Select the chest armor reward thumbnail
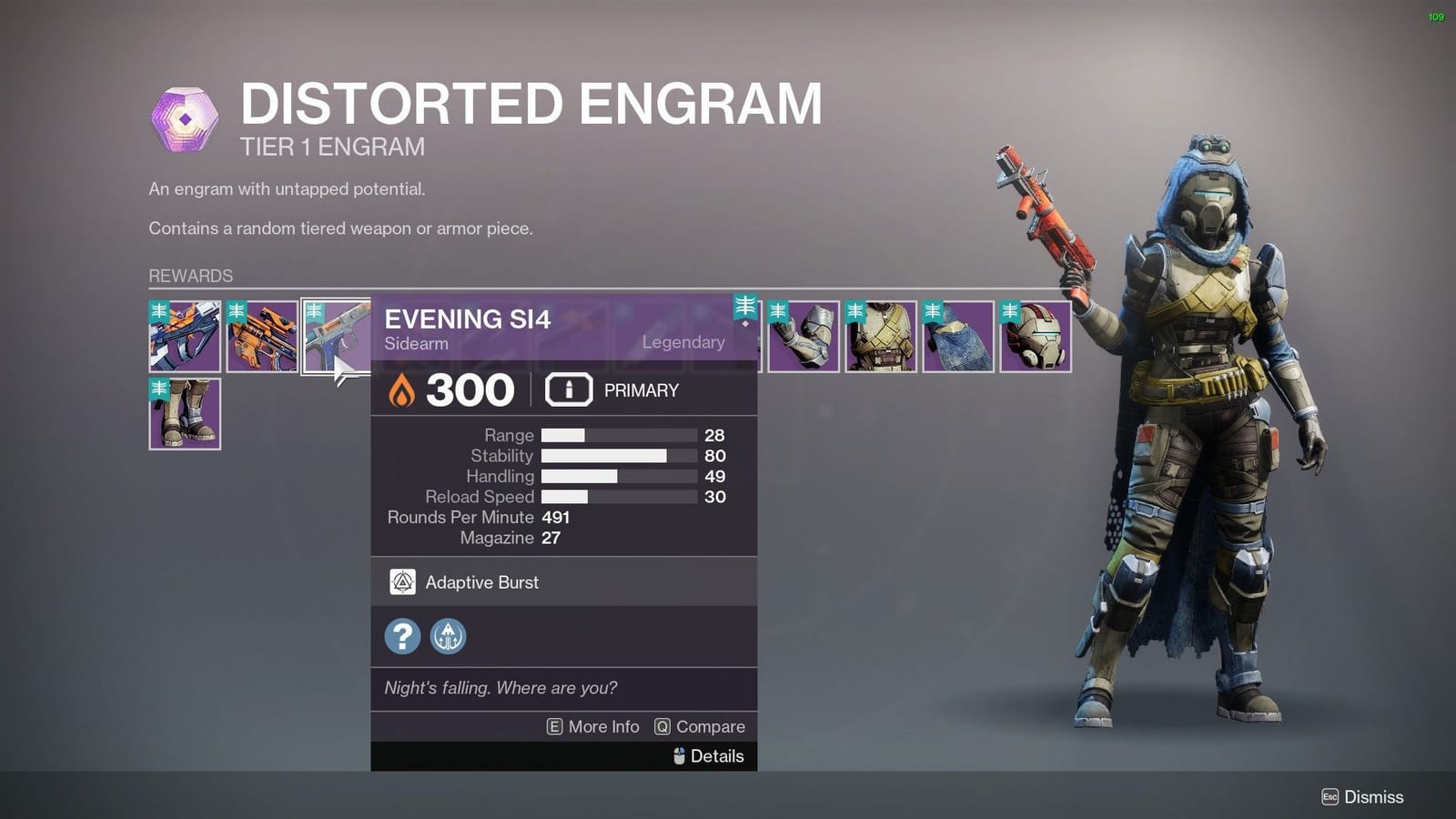This screenshot has height=819, width=1456. click(882, 337)
